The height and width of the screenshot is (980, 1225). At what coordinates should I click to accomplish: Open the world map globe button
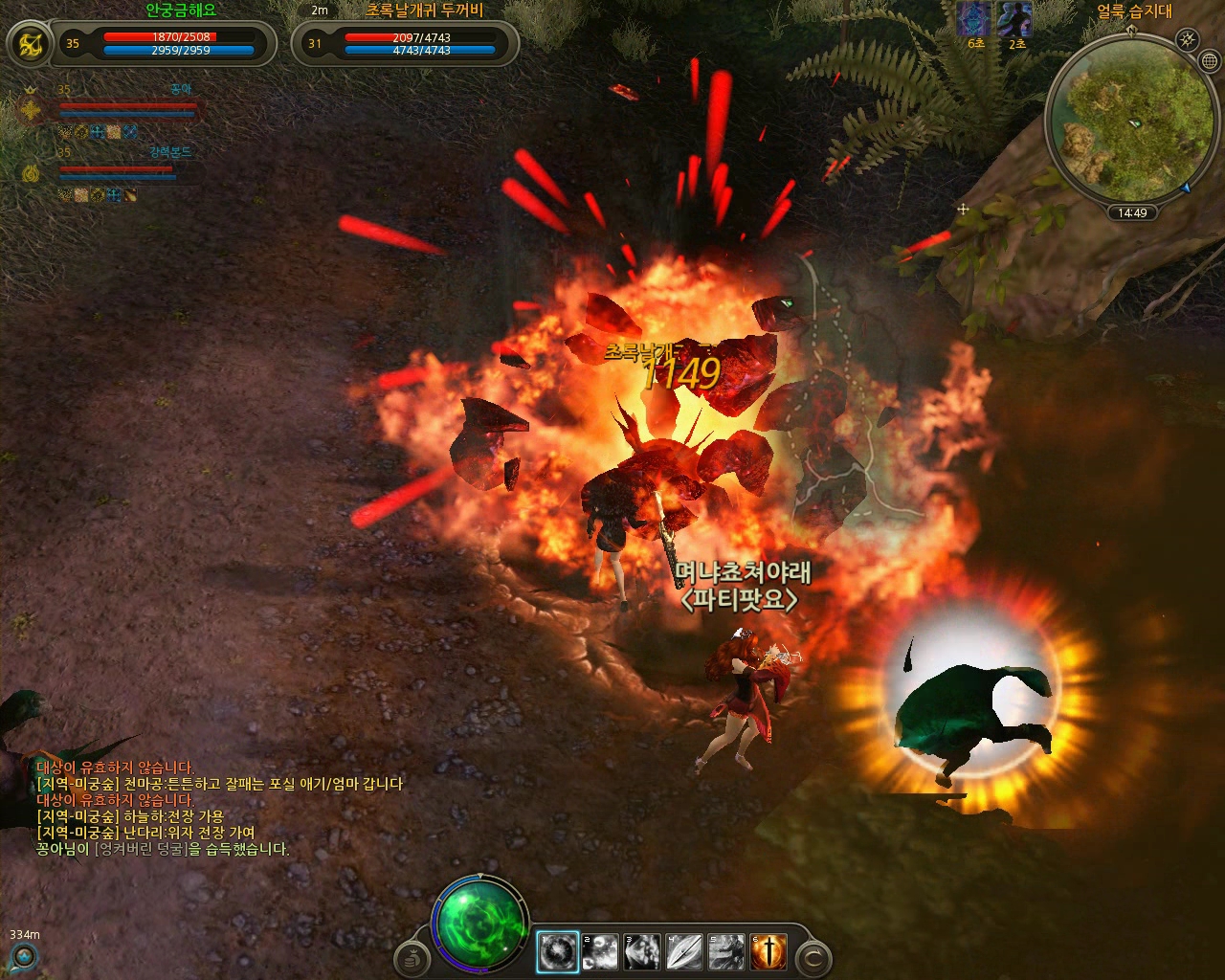pos(1210,61)
